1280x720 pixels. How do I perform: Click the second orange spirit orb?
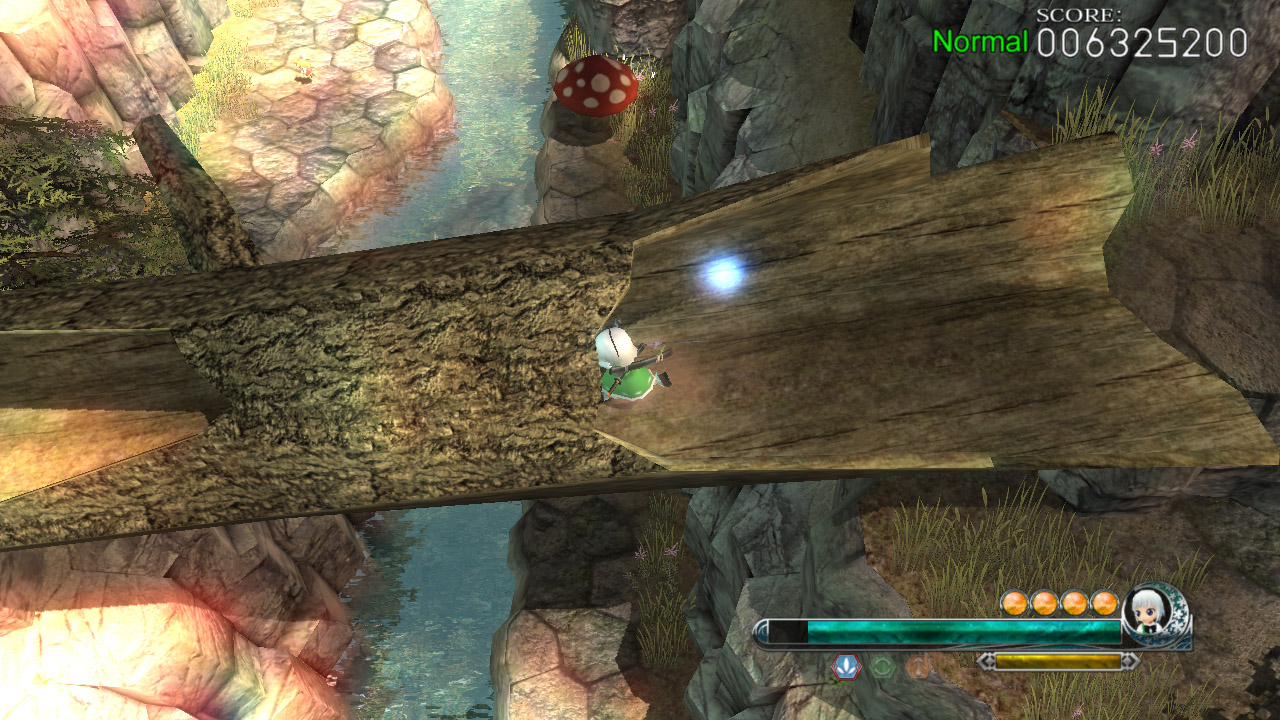1043,603
